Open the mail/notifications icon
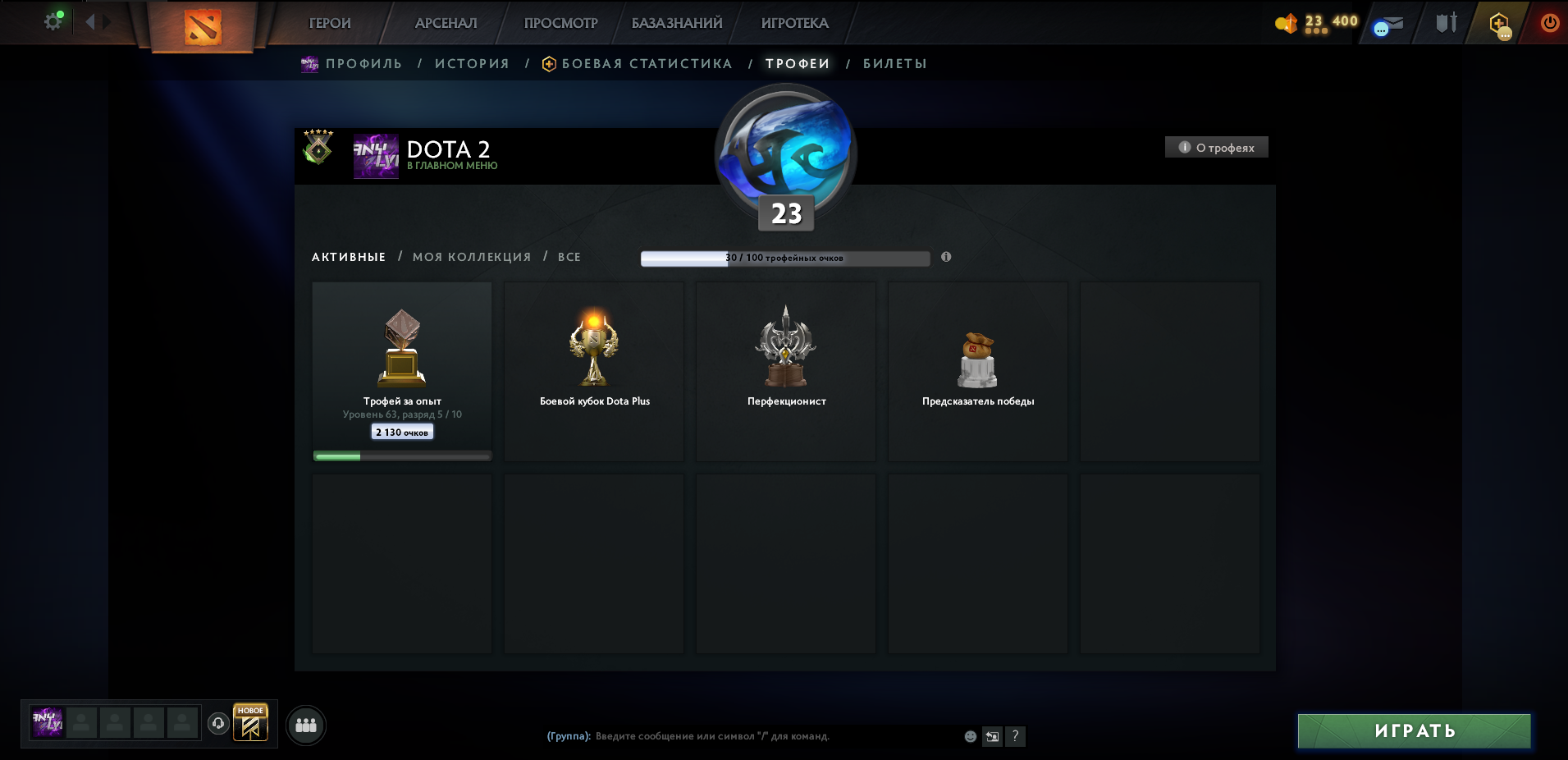Screen dimensions: 1568x760 (1387, 24)
